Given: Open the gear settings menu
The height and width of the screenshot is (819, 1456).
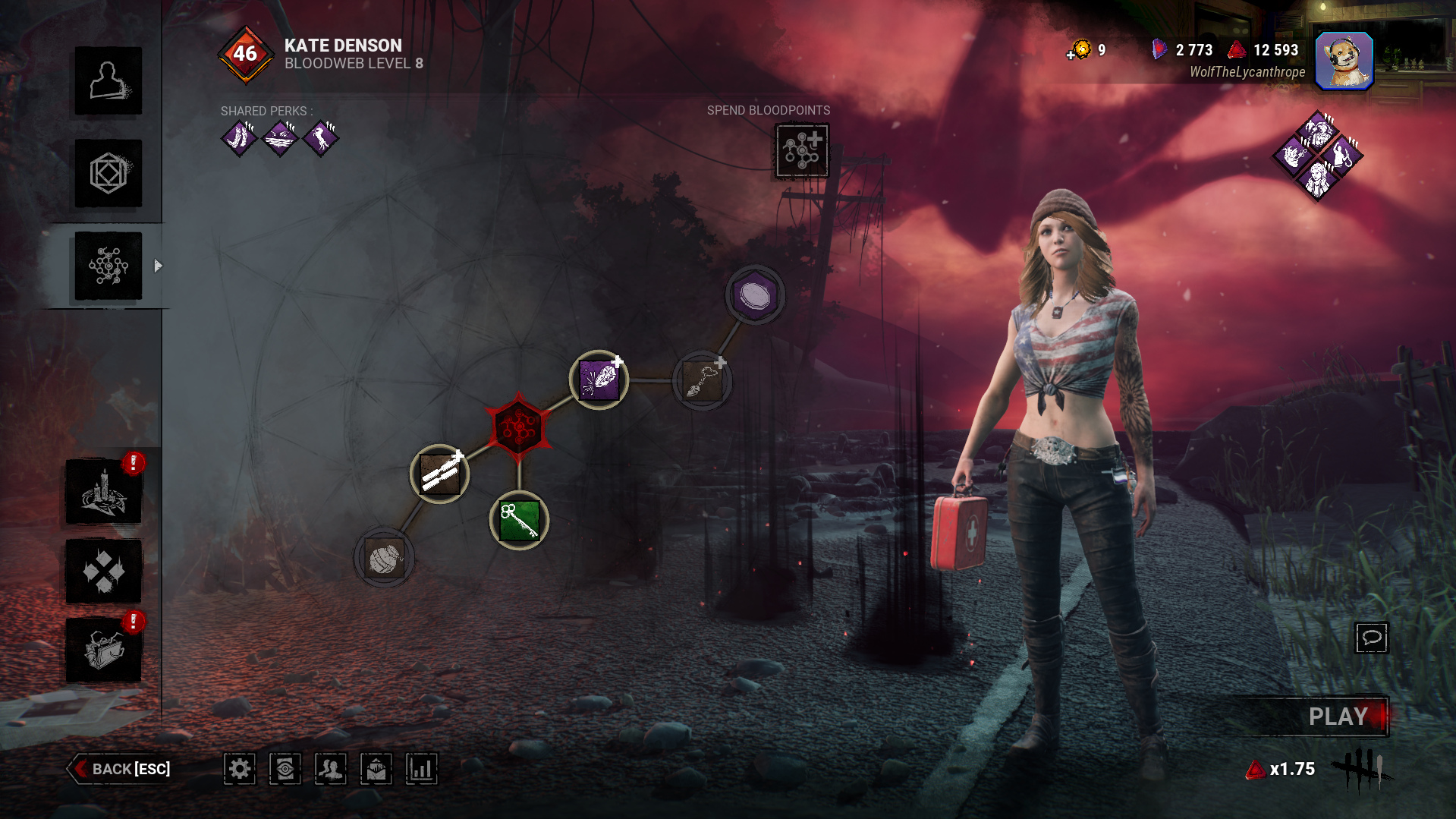Looking at the screenshot, I should [x=240, y=769].
